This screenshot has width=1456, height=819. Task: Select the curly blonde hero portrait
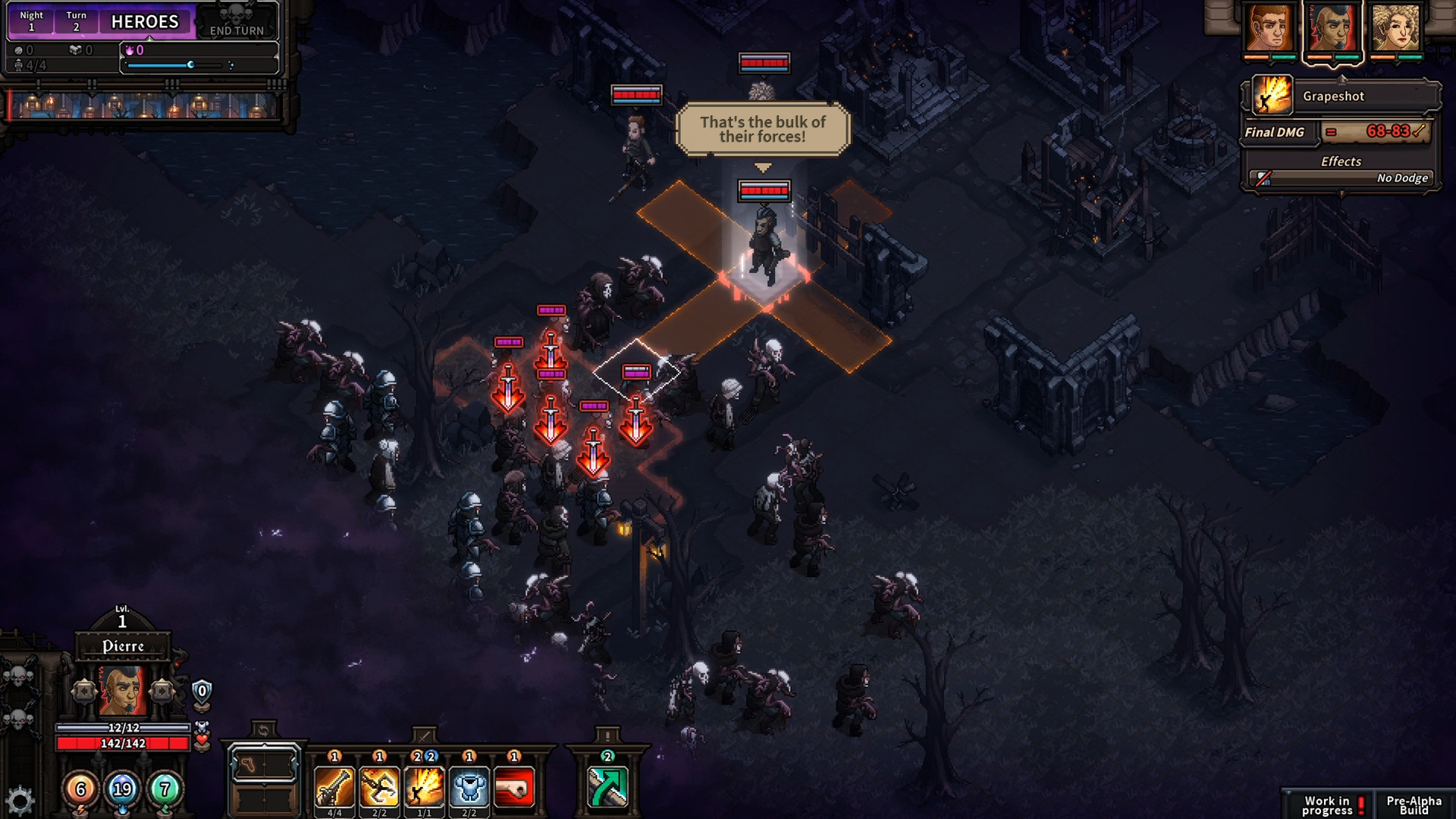click(x=1396, y=29)
